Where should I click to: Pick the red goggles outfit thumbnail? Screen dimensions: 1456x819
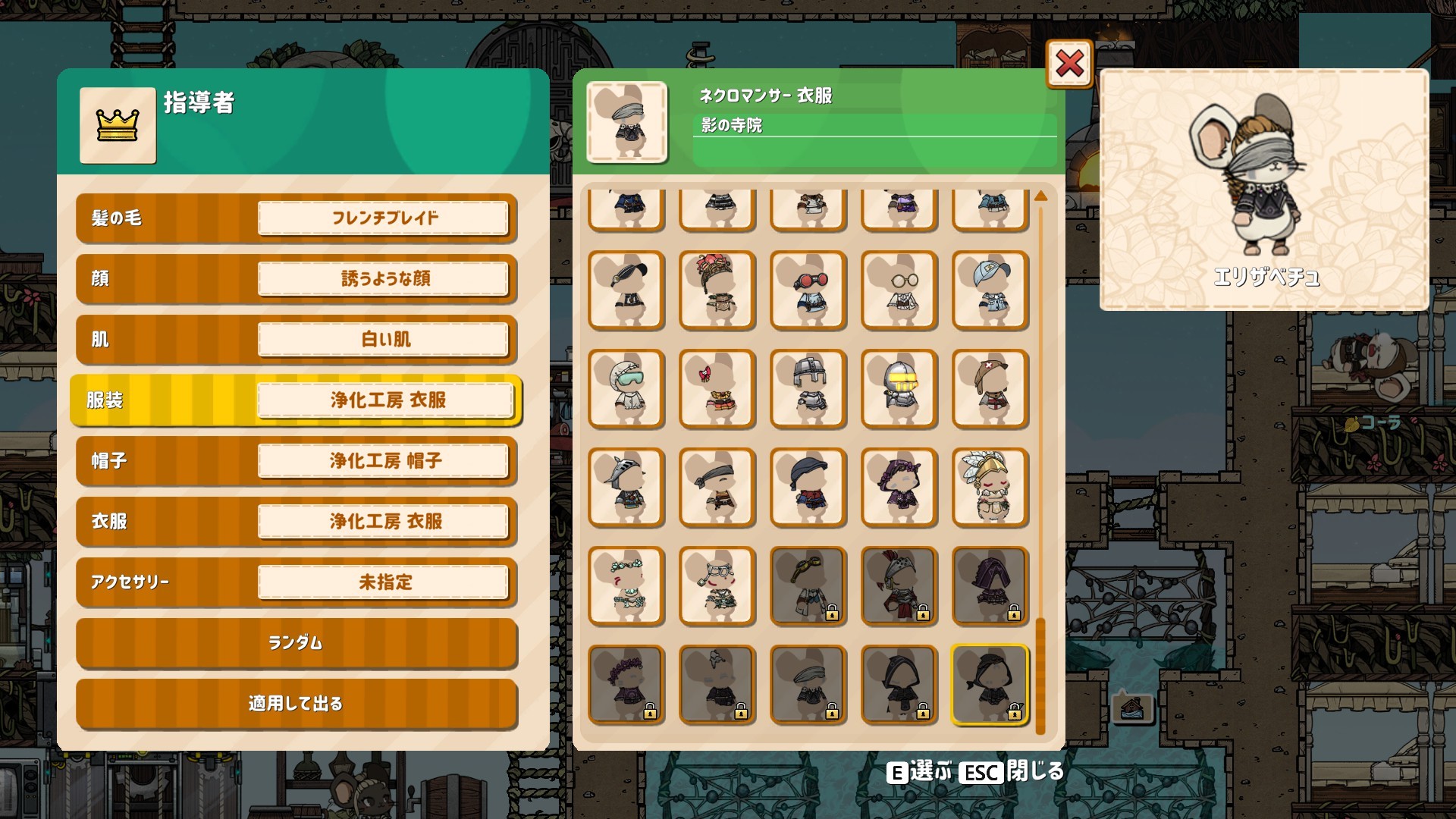click(808, 290)
